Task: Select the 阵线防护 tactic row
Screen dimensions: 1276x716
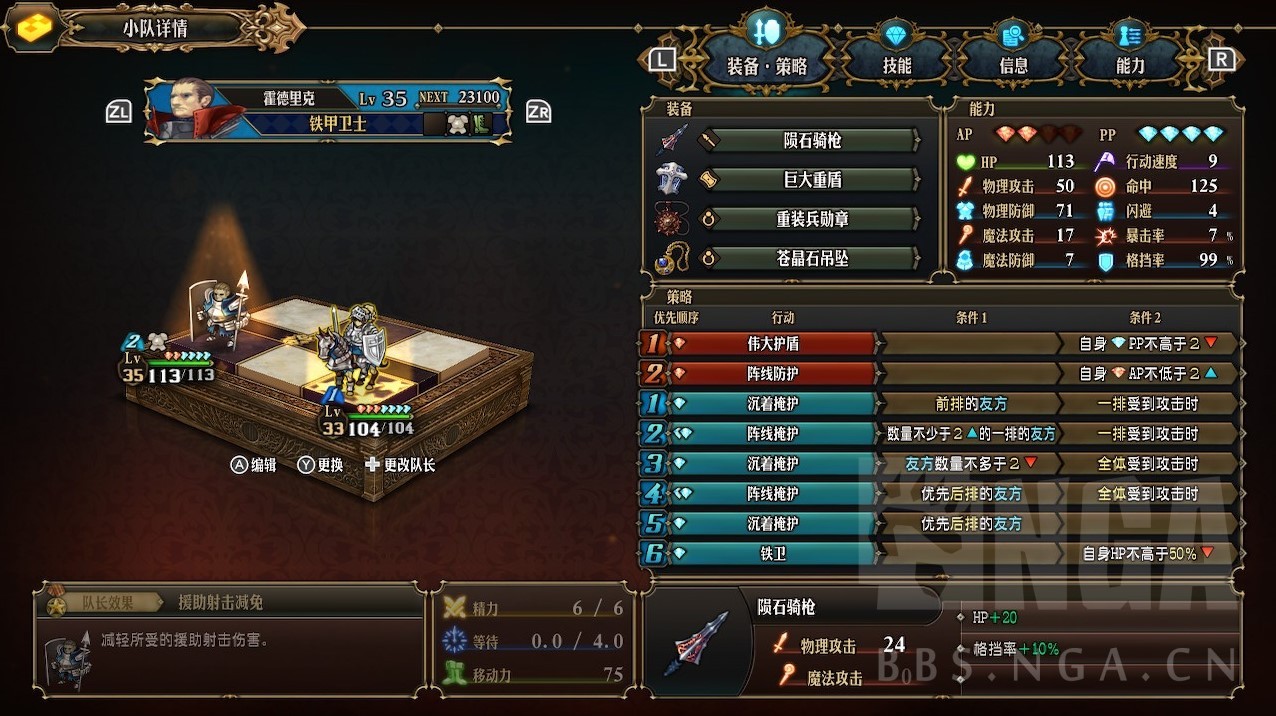Action: 773,373
